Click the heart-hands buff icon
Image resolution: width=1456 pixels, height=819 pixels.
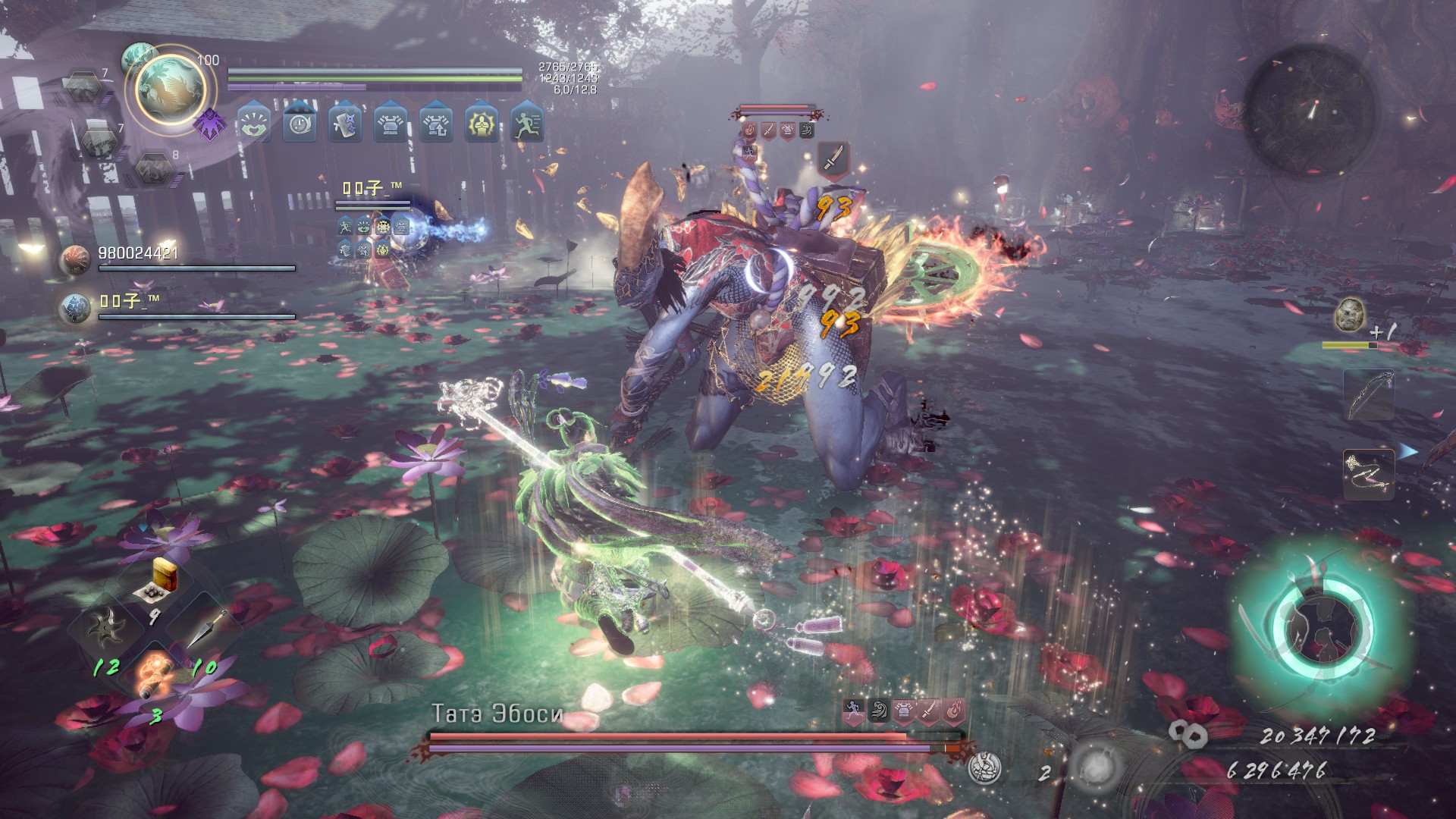[x=254, y=124]
